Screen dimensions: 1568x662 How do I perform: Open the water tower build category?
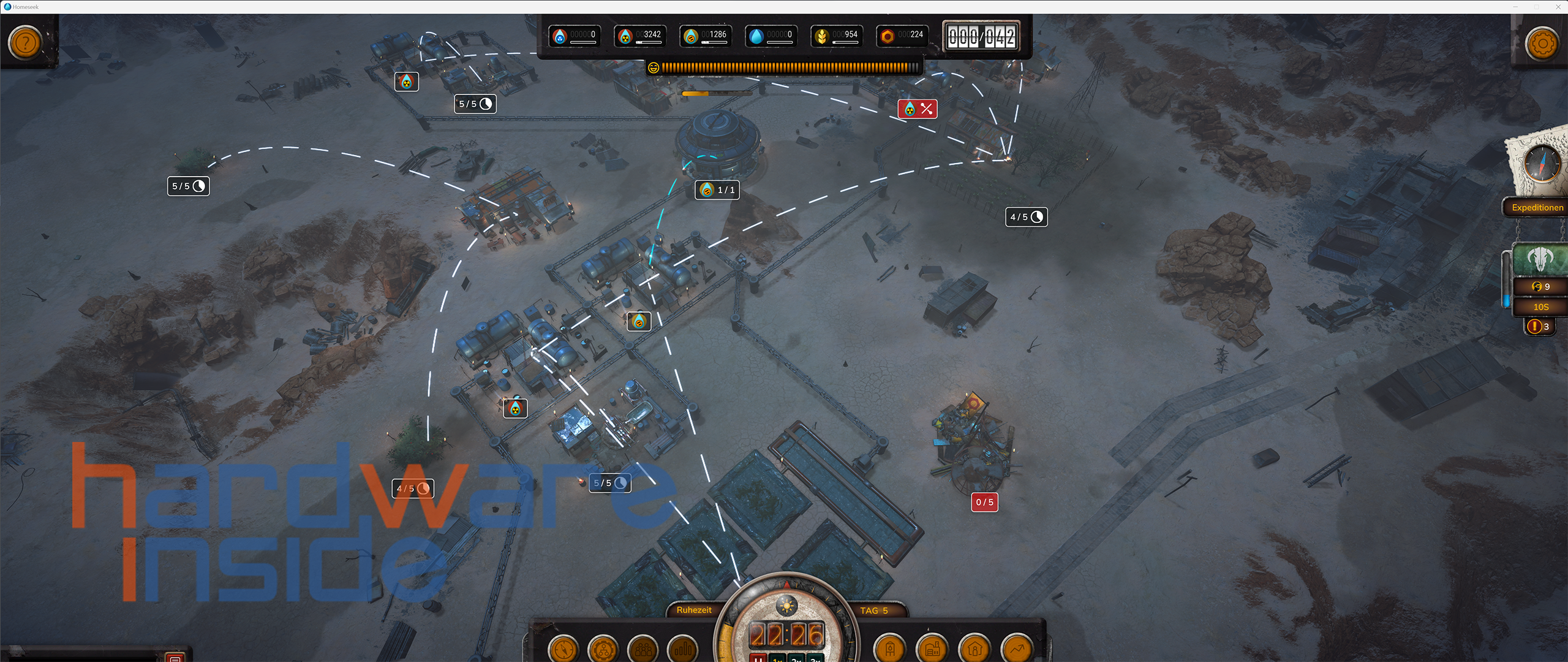[x=890, y=649]
